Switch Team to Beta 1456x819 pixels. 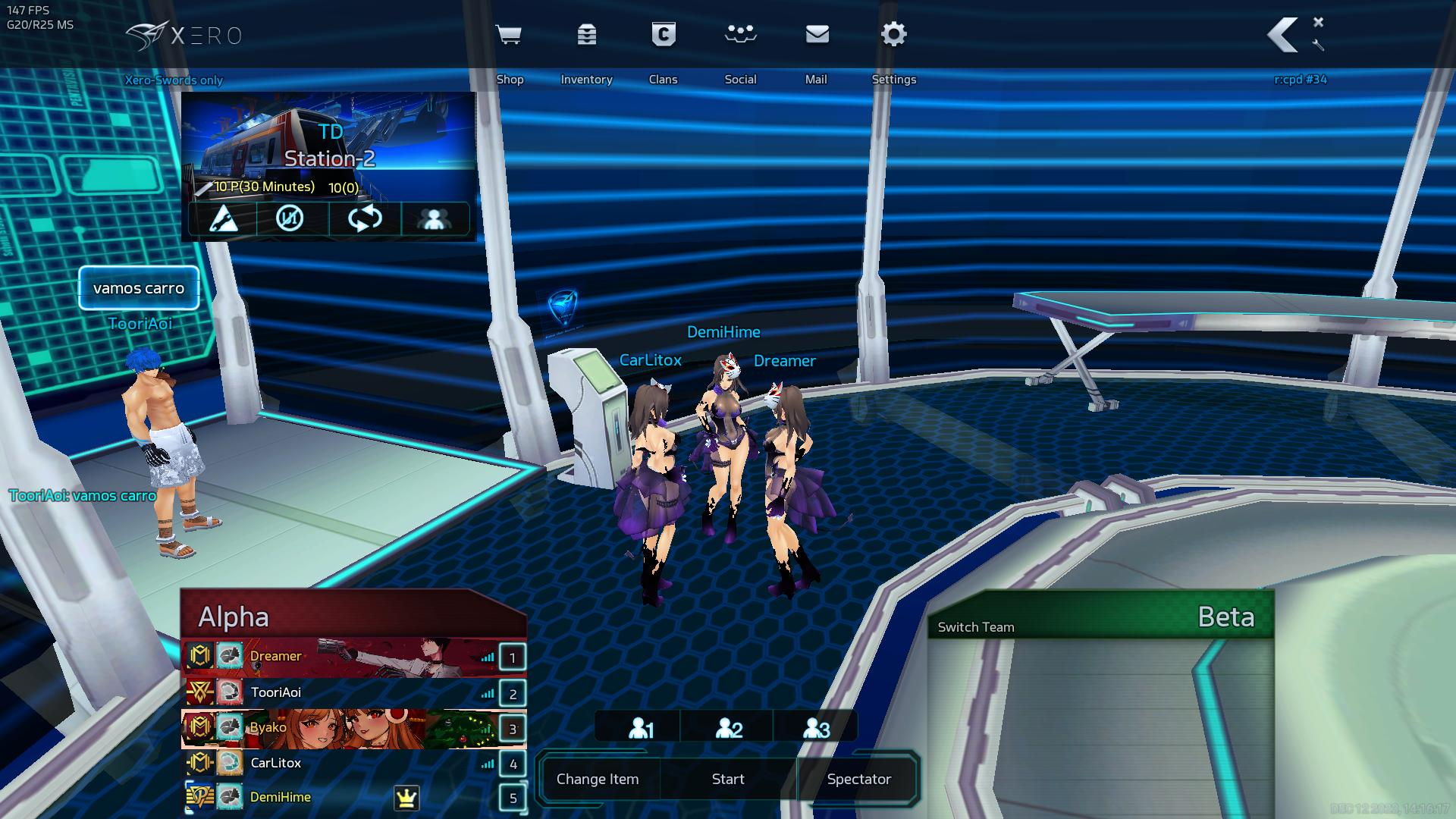(x=976, y=627)
